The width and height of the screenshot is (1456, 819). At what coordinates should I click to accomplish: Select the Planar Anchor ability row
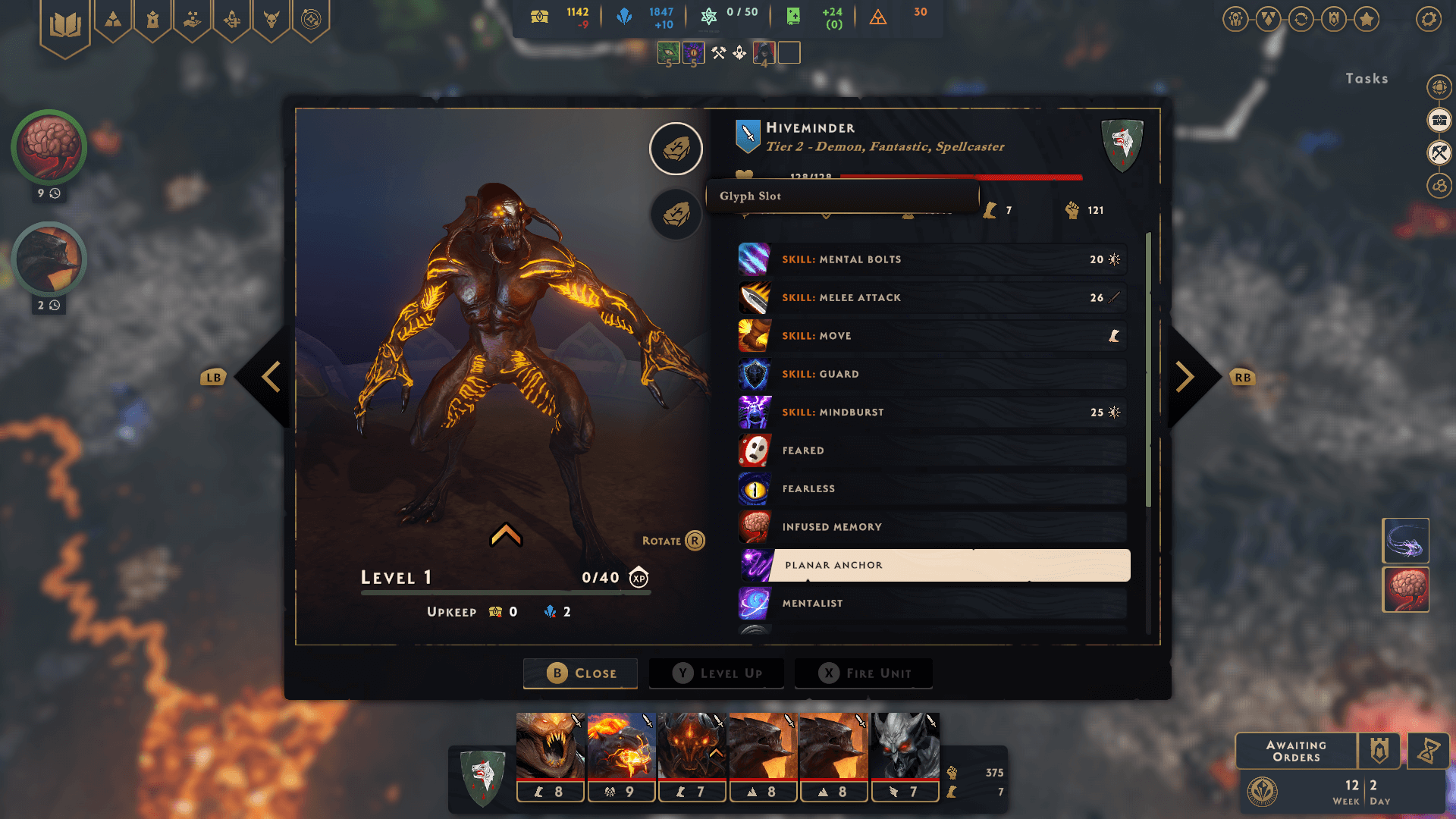(935, 565)
